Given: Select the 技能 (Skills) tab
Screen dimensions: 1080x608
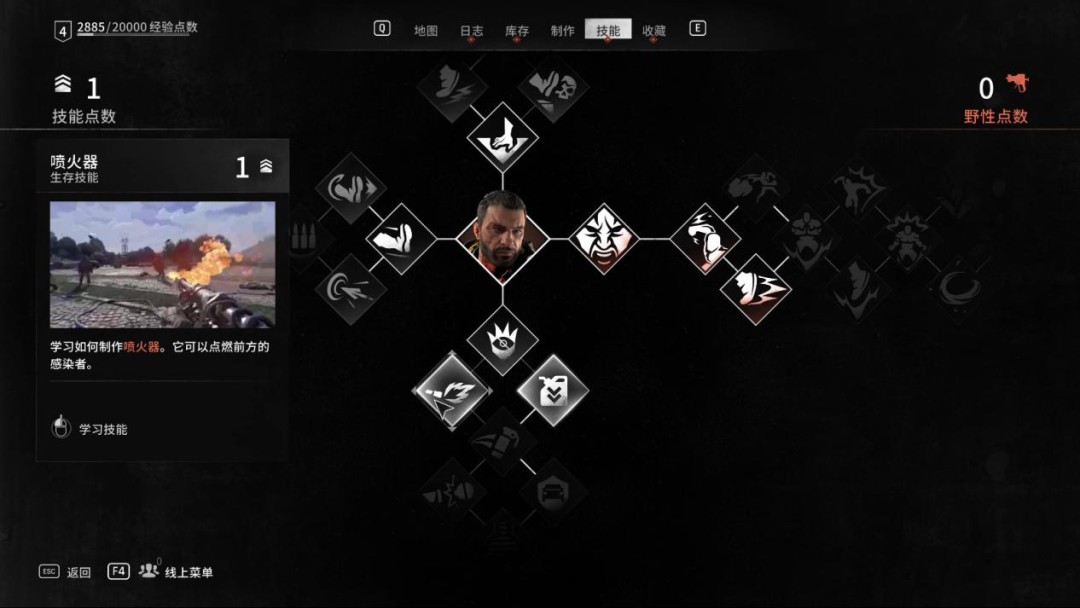Looking at the screenshot, I should point(608,31).
